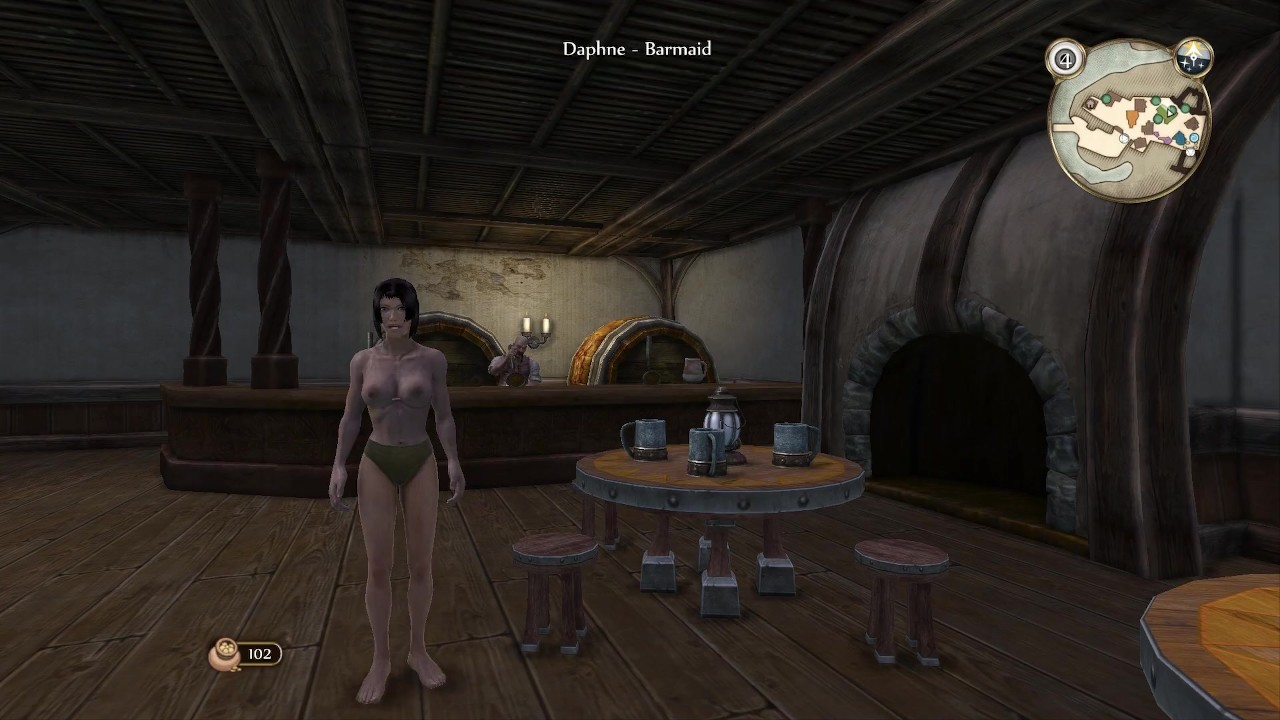Click the number 4 badge beside the minimap
Image resolution: width=1280 pixels, height=720 pixels.
(x=1066, y=59)
